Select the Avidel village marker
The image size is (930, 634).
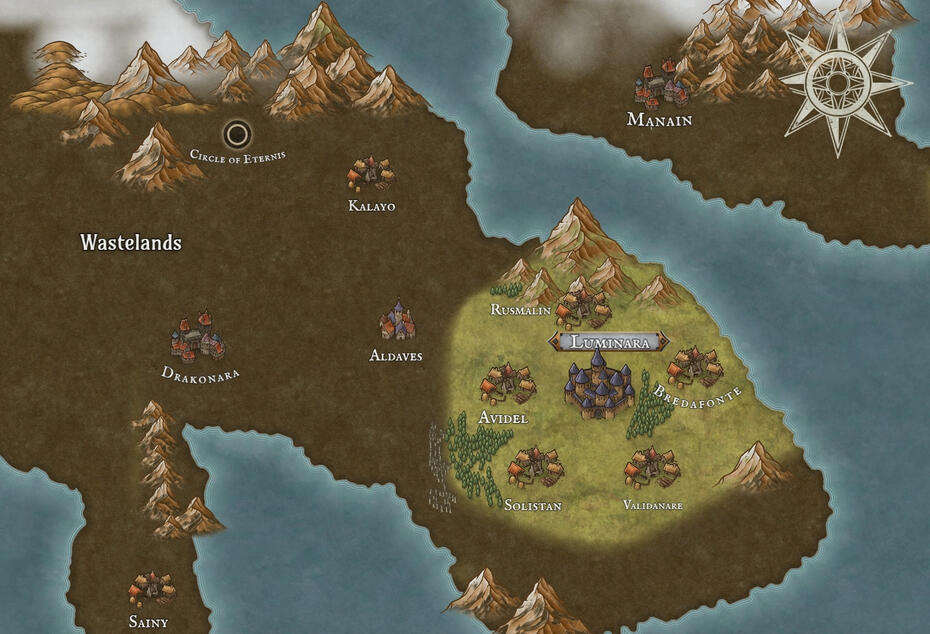[x=506, y=384]
